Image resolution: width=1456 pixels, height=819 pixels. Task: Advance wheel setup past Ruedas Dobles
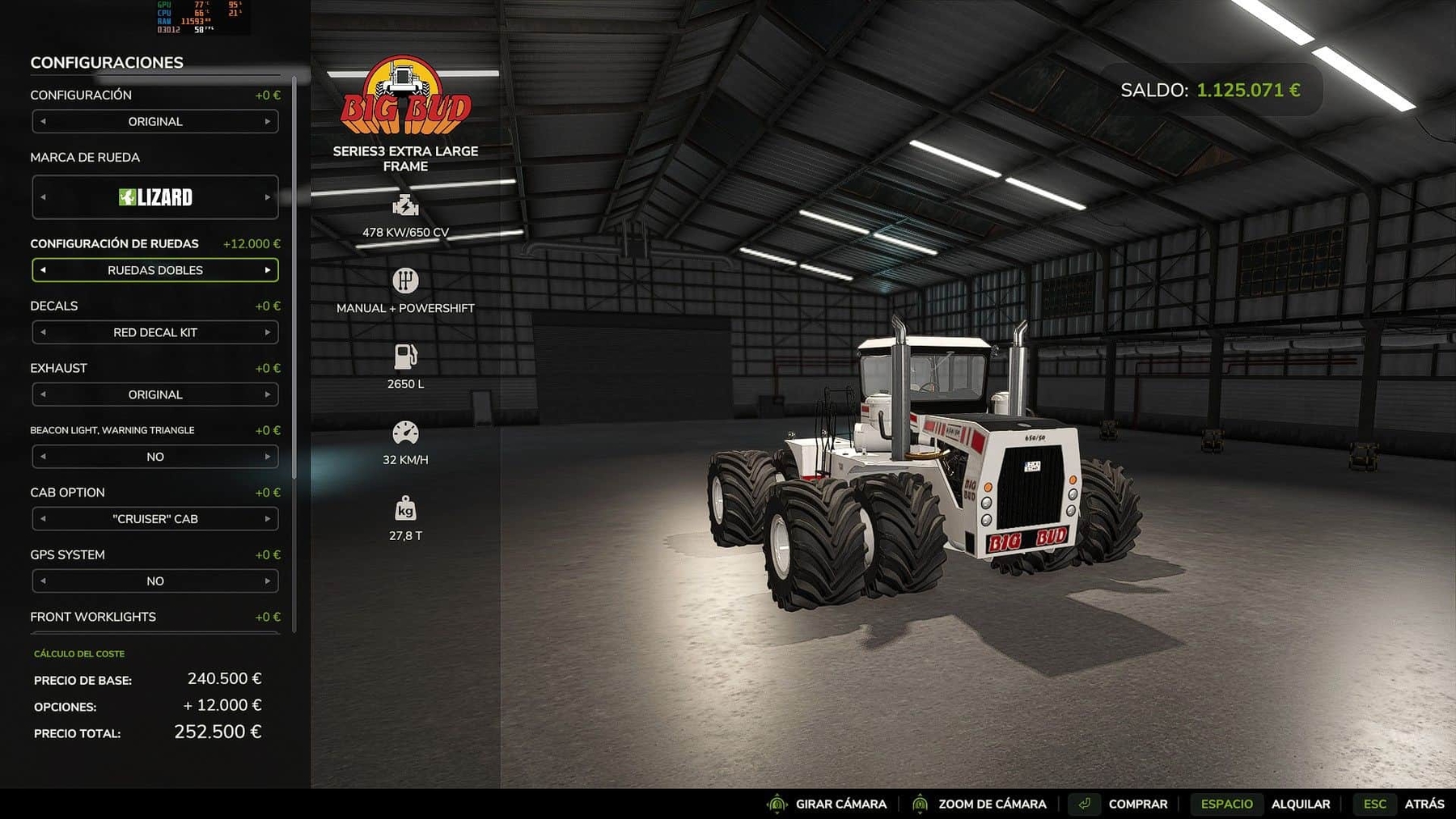pos(267,270)
